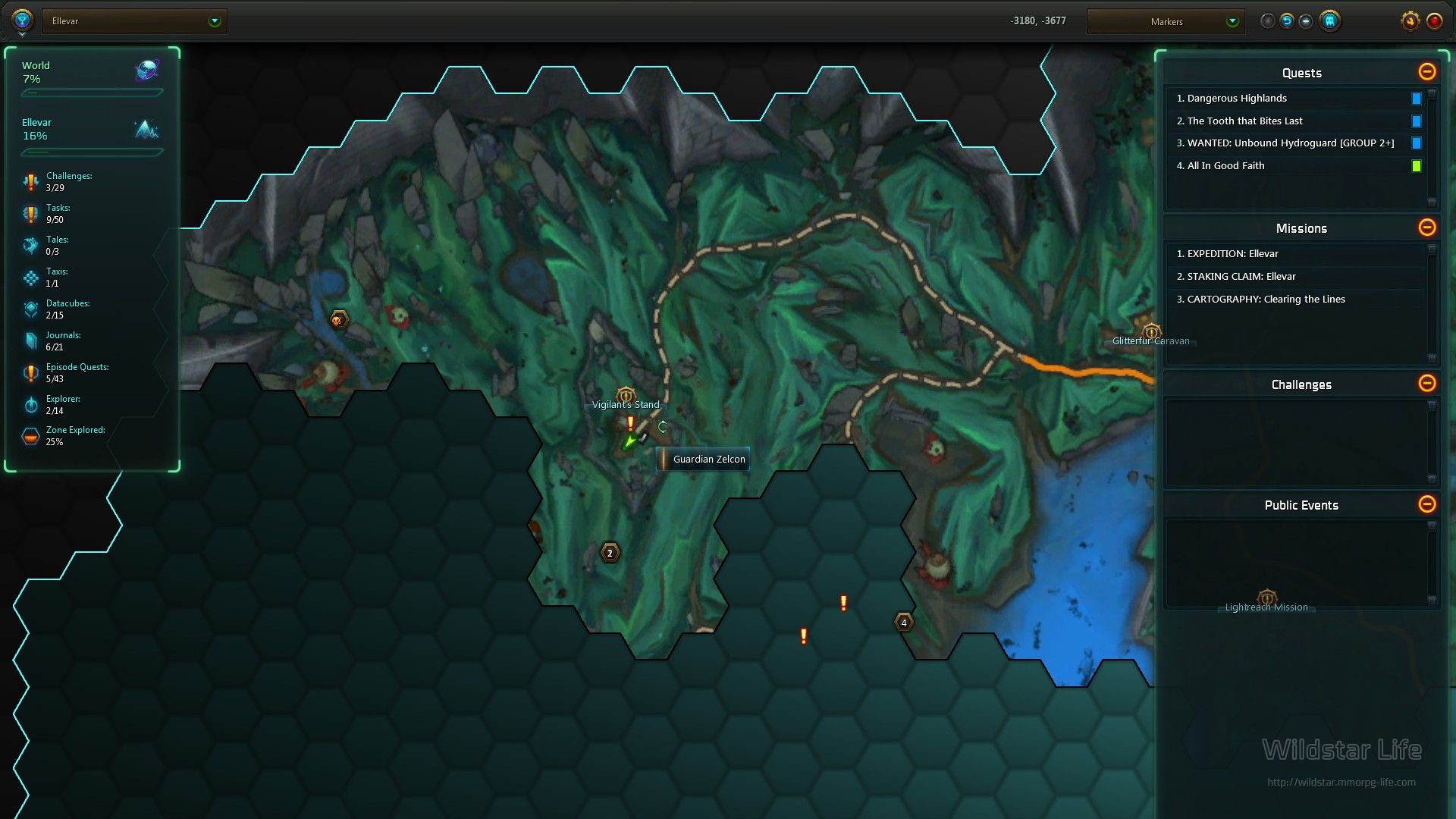Click the blue circular arrow reset button
The width and height of the screenshot is (1456, 819).
1287,20
